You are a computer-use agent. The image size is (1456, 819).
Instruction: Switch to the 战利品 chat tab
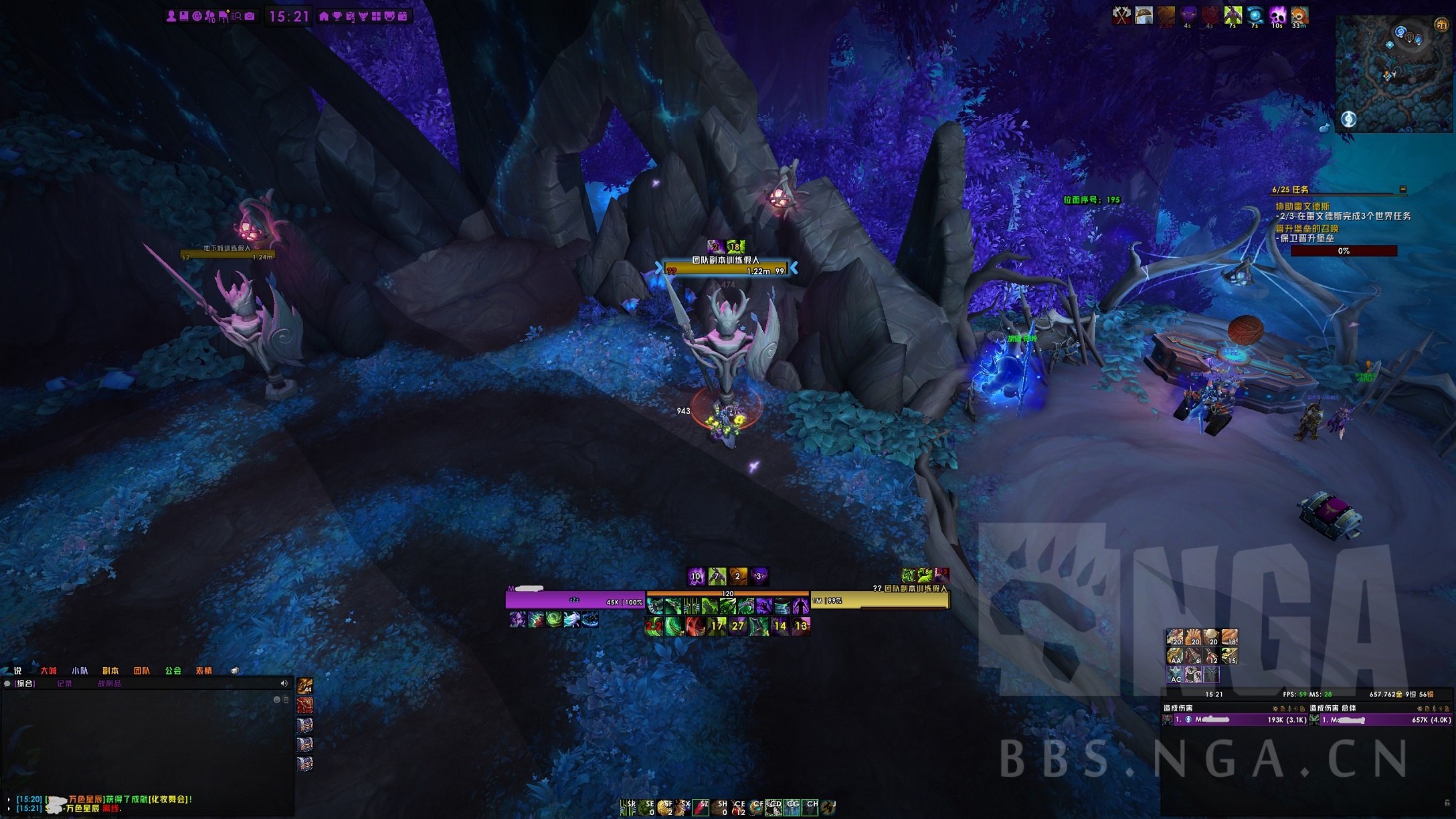[110, 684]
